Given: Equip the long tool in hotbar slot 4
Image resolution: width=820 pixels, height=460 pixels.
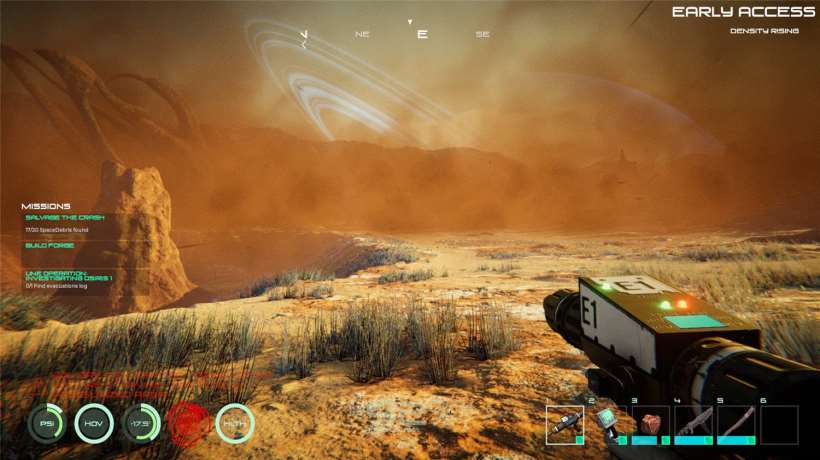Looking at the screenshot, I should click(694, 424).
